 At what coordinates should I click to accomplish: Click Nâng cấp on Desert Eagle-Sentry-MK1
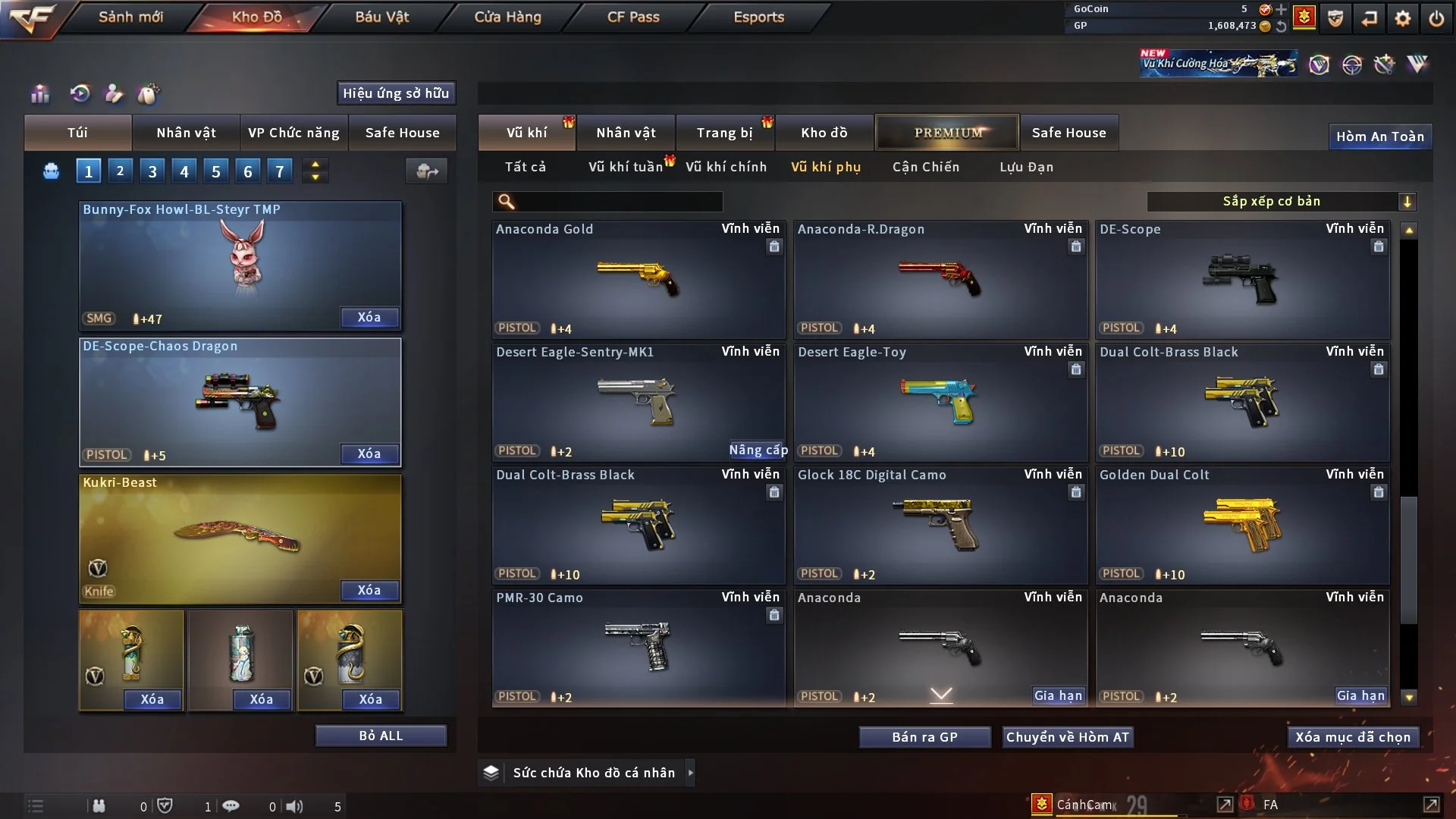click(758, 450)
